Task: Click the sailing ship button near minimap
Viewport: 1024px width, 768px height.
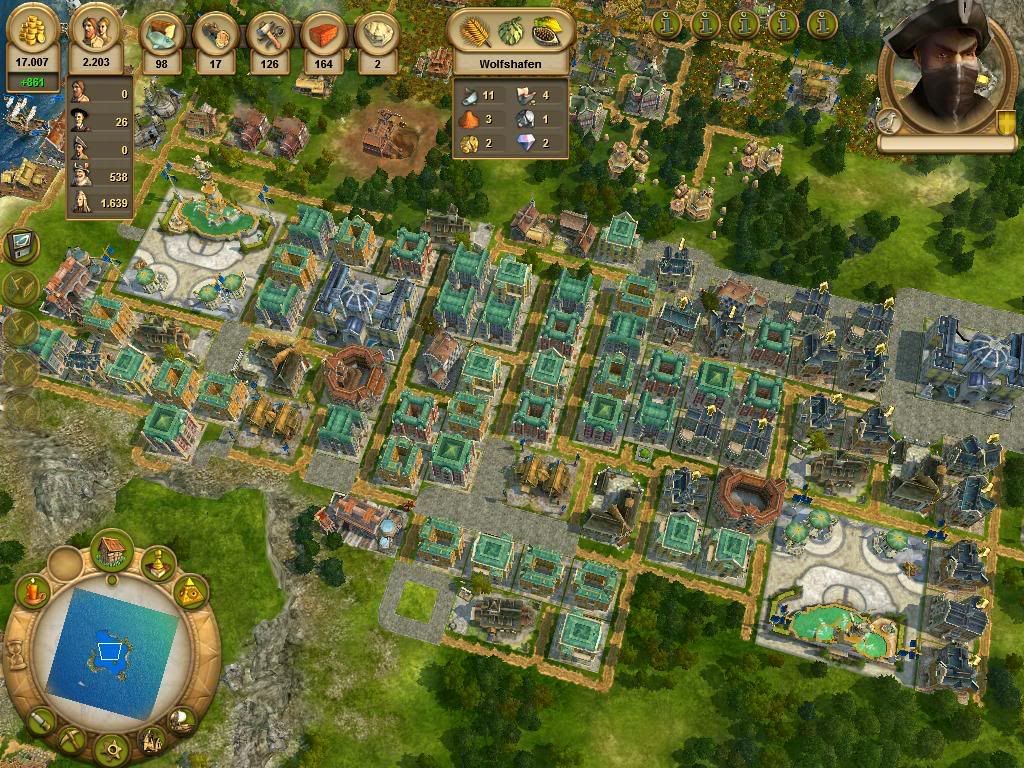Action: 152,740
